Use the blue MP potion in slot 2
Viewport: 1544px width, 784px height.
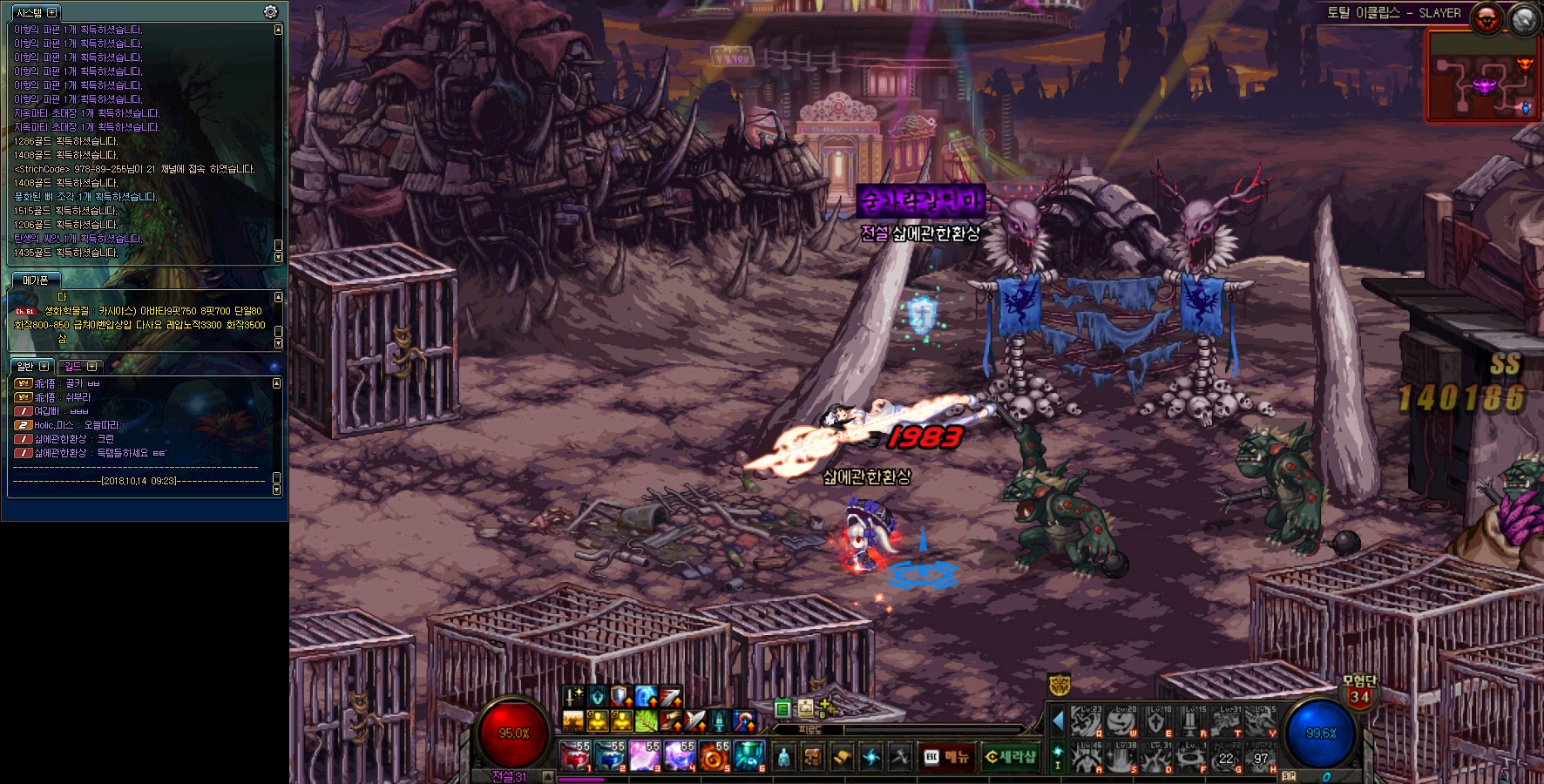[x=610, y=756]
